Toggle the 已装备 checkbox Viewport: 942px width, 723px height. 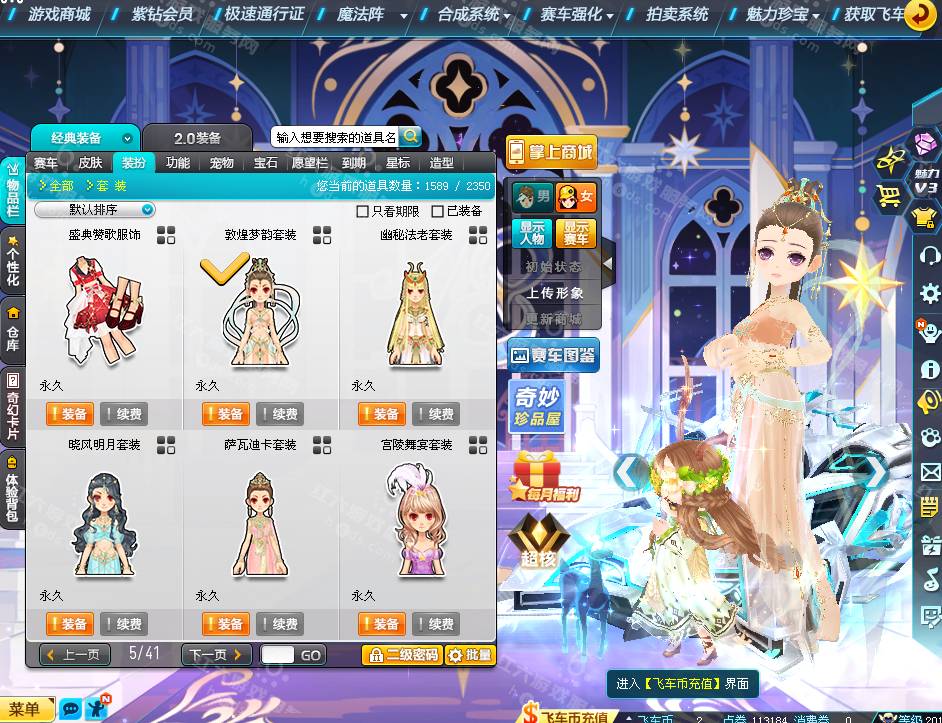tap(438, 211)
